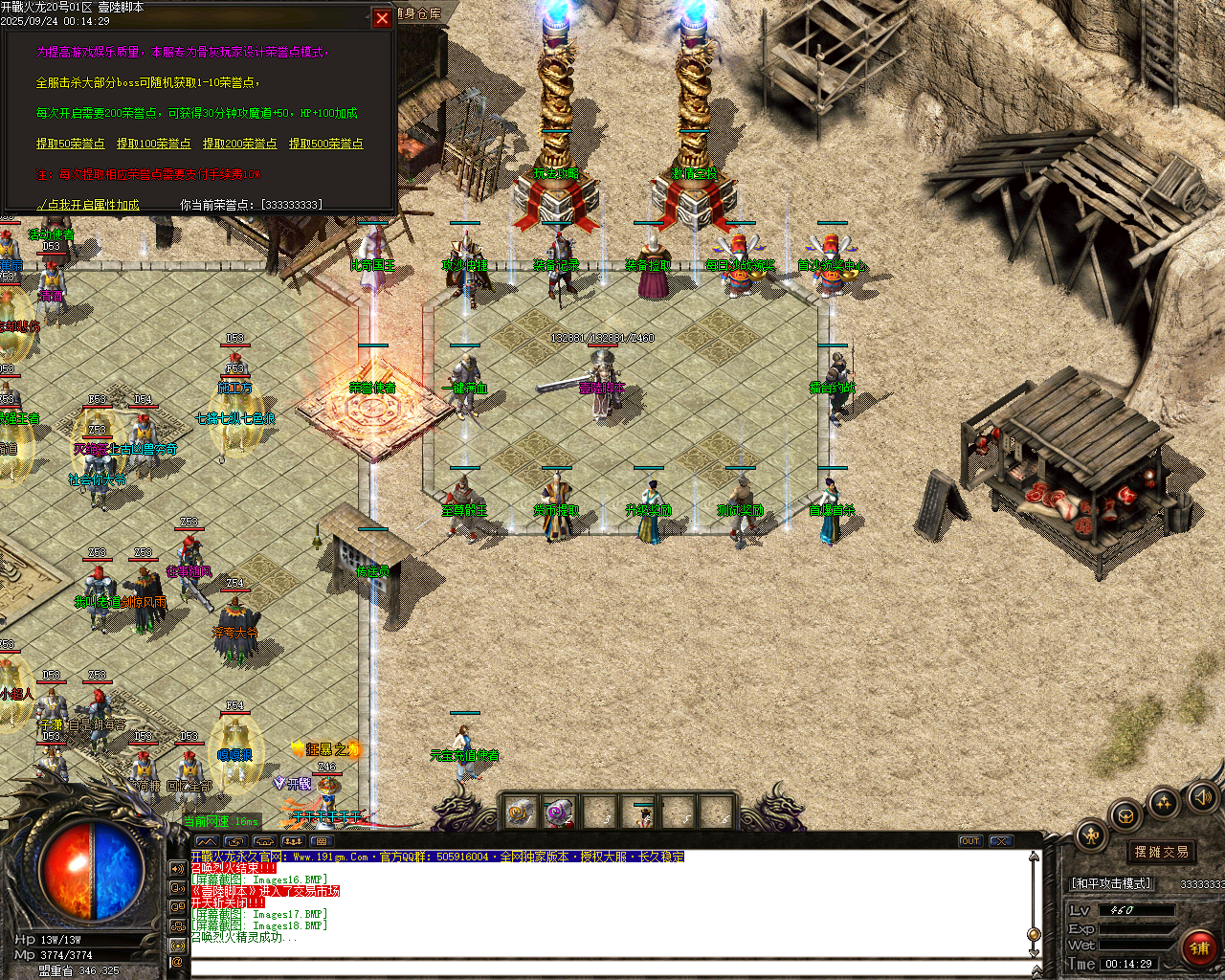Click the red 铺 shop button near the clock
Screen dimensions: 1225x980
(x=1200, y=947)
